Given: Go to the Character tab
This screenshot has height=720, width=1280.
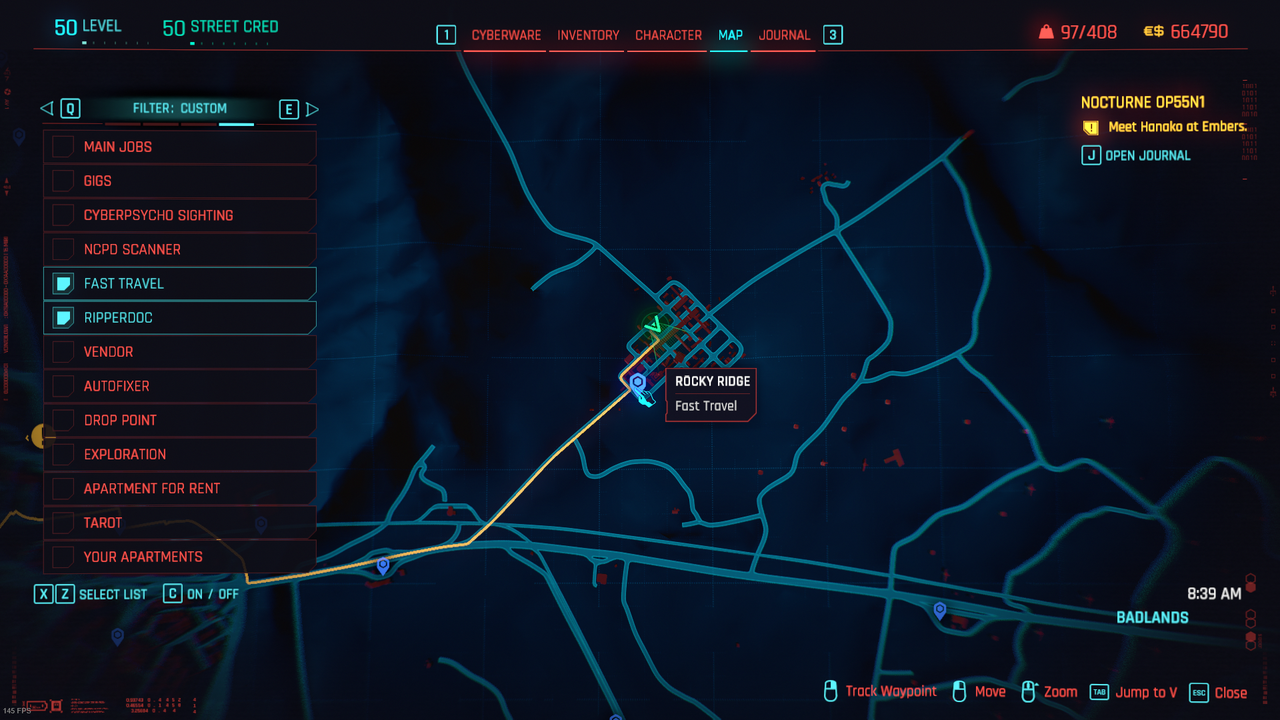Looking at the screenshot, I should (x=668, y=35).
